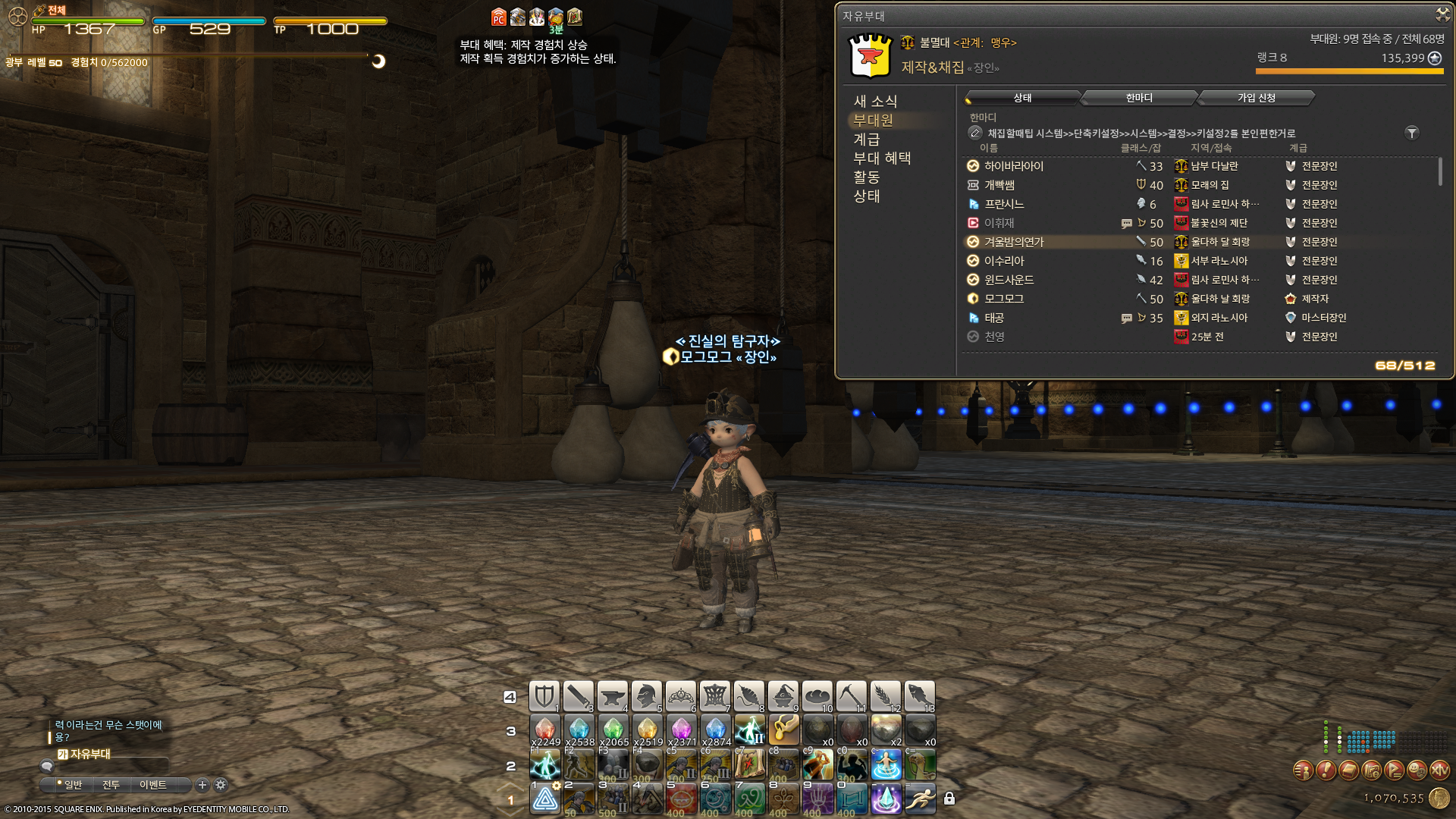Screen dimensions: 1456x819
Task: Open the XIV system menu icon
Action: click(x=1439, y=770)
